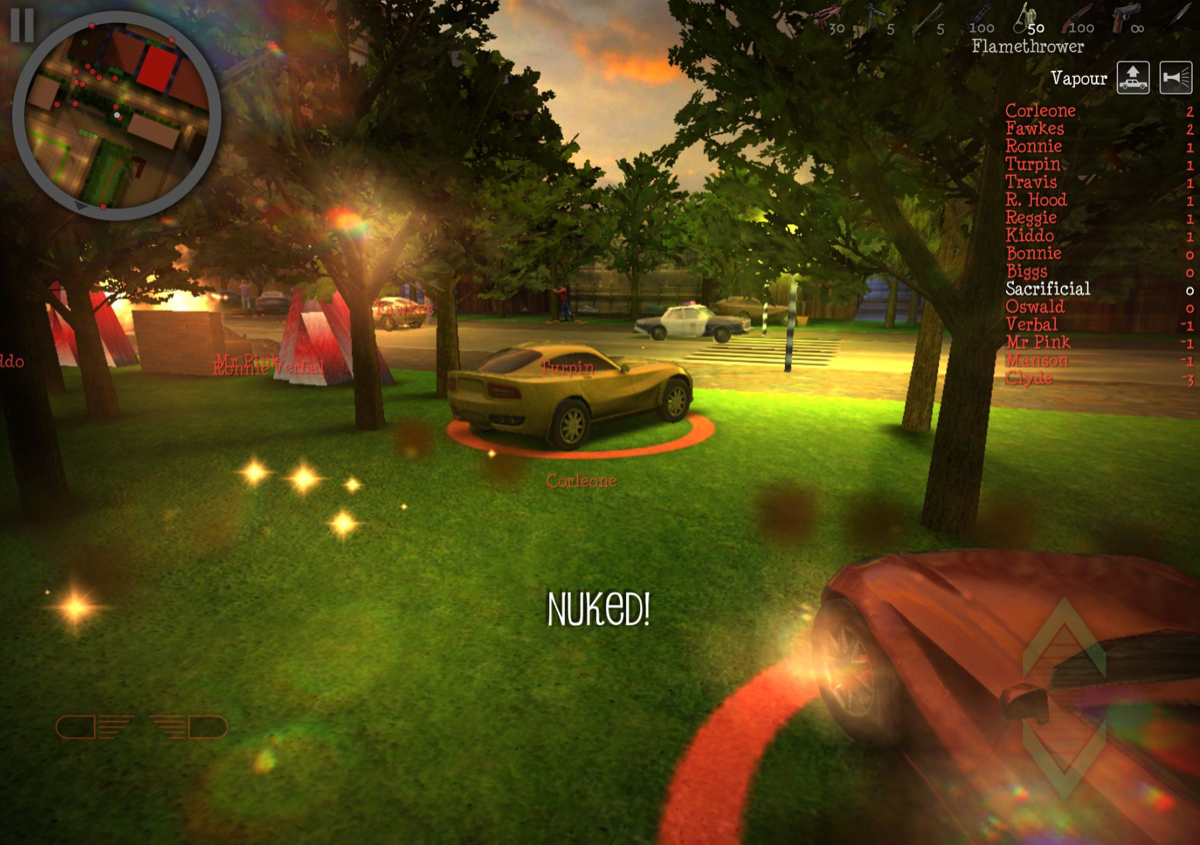Select Corleone in the player scoreboard

(1040, 111)
